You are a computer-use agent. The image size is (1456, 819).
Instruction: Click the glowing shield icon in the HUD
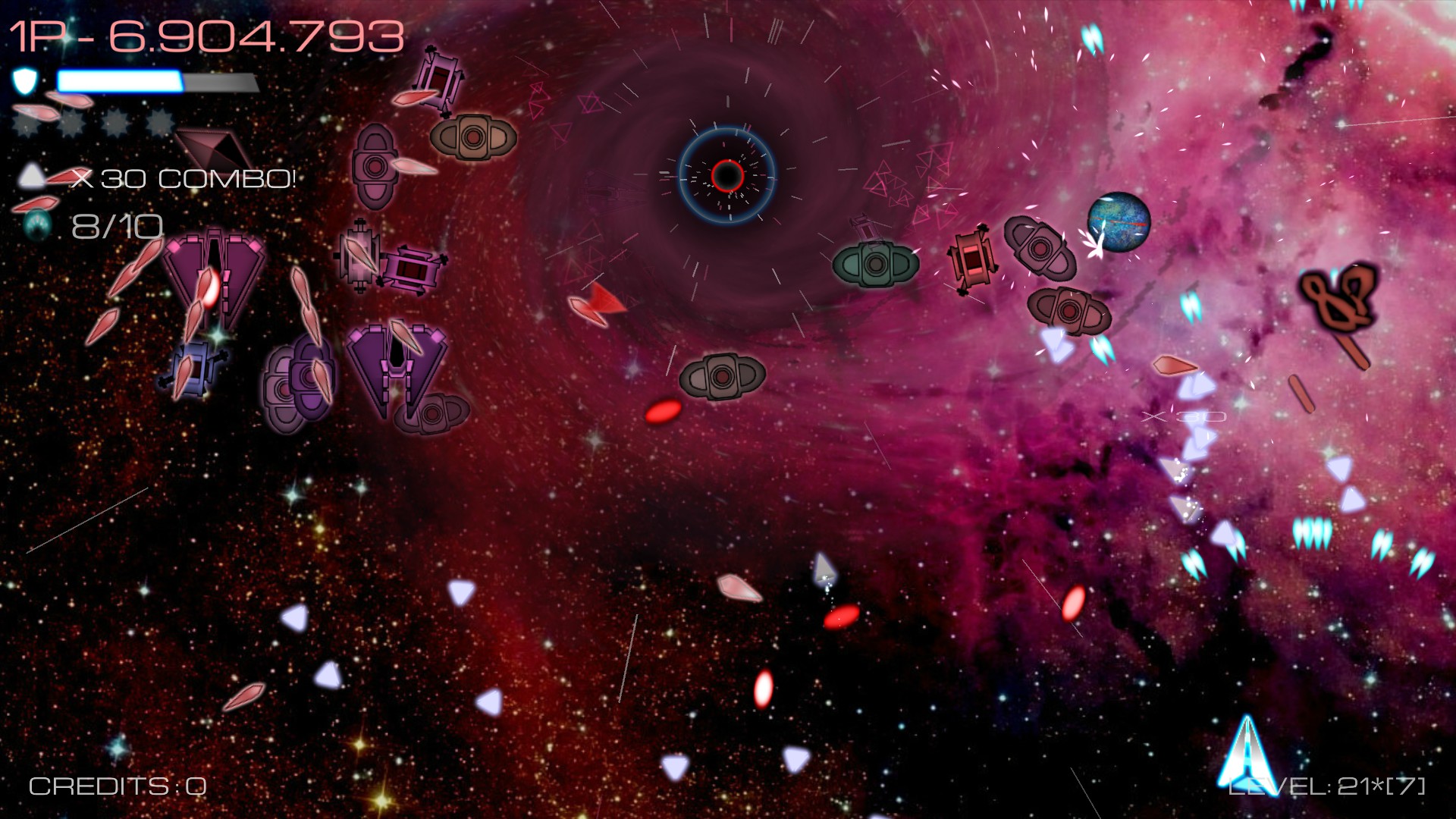click(25, 80)
